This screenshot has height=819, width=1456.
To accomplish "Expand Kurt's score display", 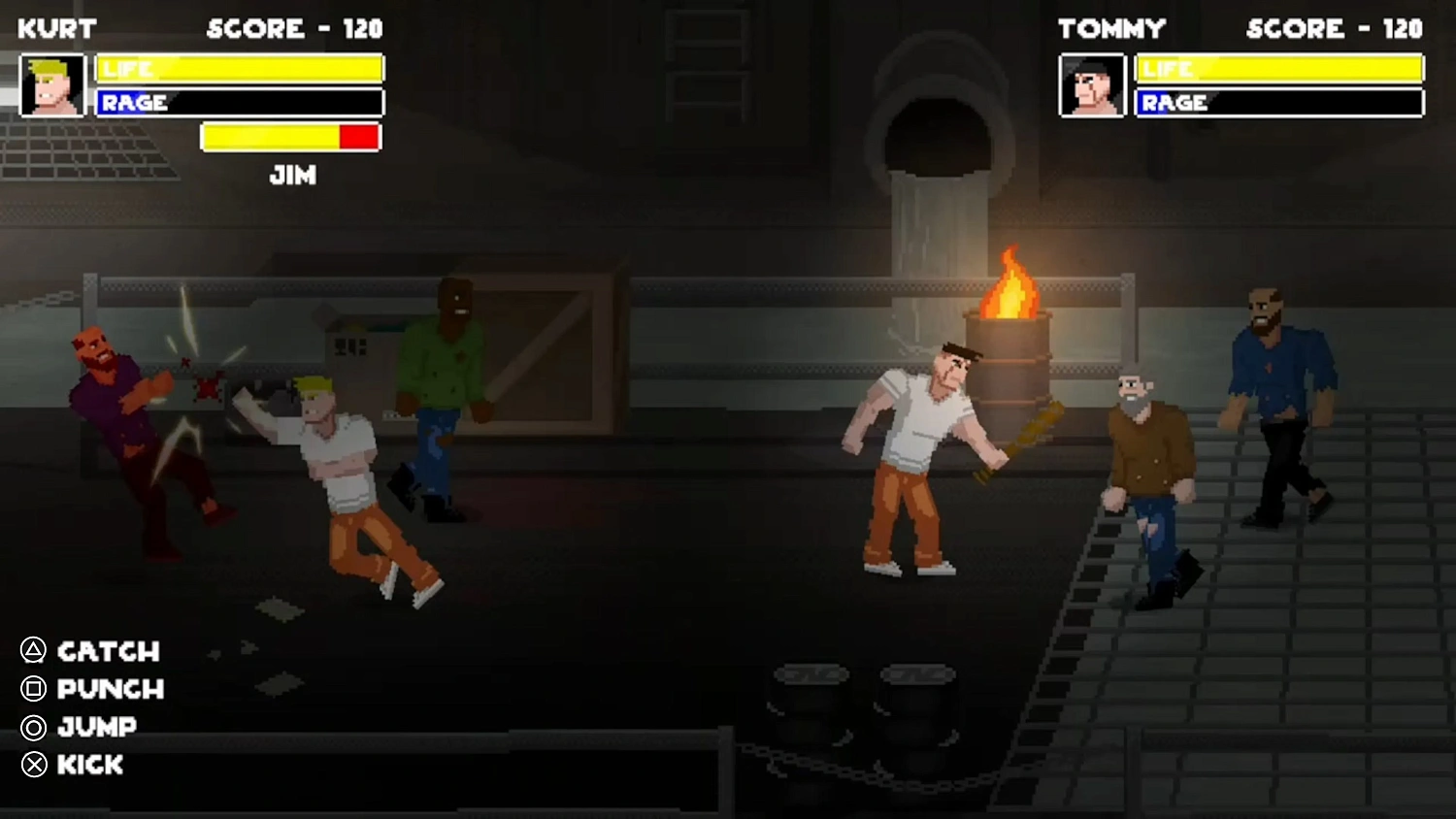I will tap(293, 28).
